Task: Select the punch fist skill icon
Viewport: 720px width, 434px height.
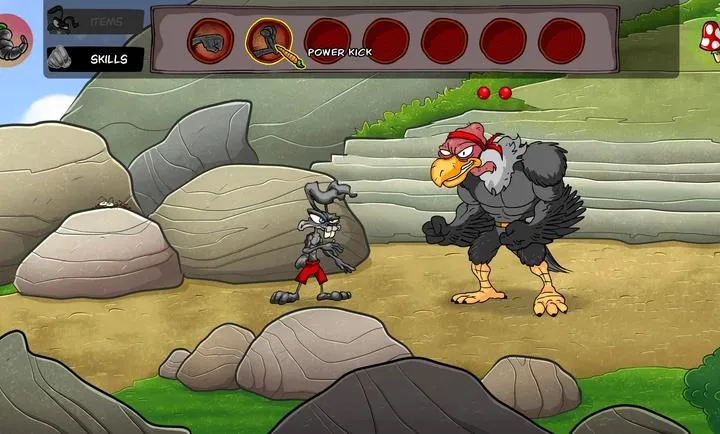Action: pyautogui.click(x=210, y=41)
